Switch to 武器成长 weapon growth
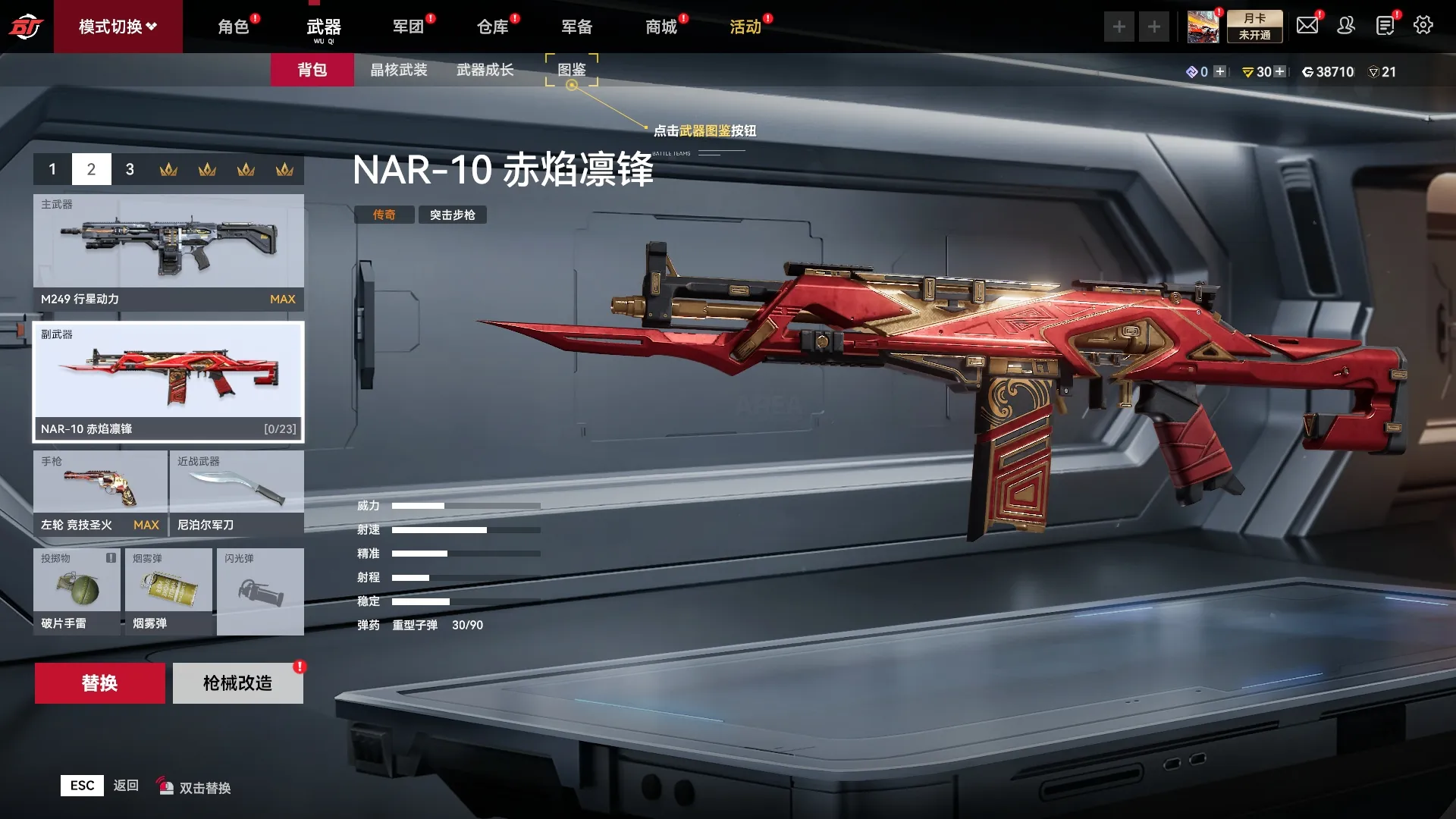This screenshot has width=1456, height=819. click(485, 70)
